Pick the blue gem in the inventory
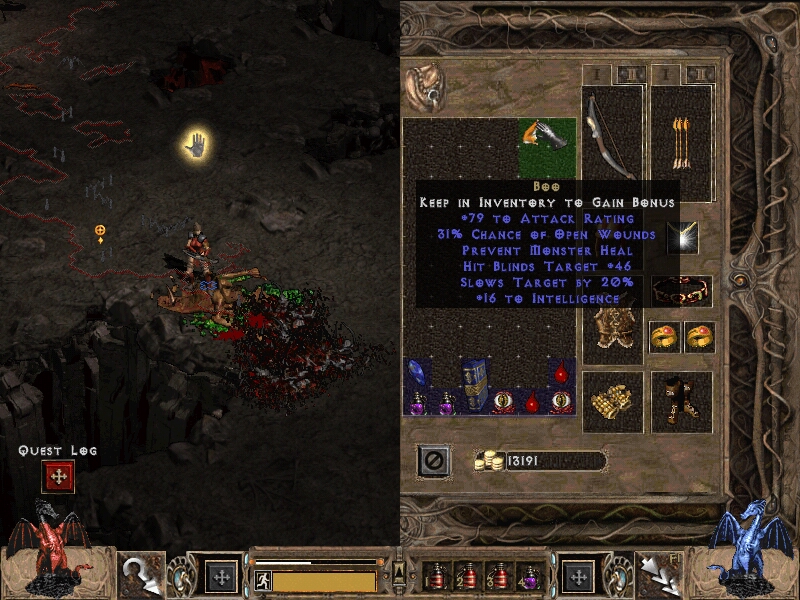Image resolution: width=800 pixels, height=600 pixels. (416, 373)
